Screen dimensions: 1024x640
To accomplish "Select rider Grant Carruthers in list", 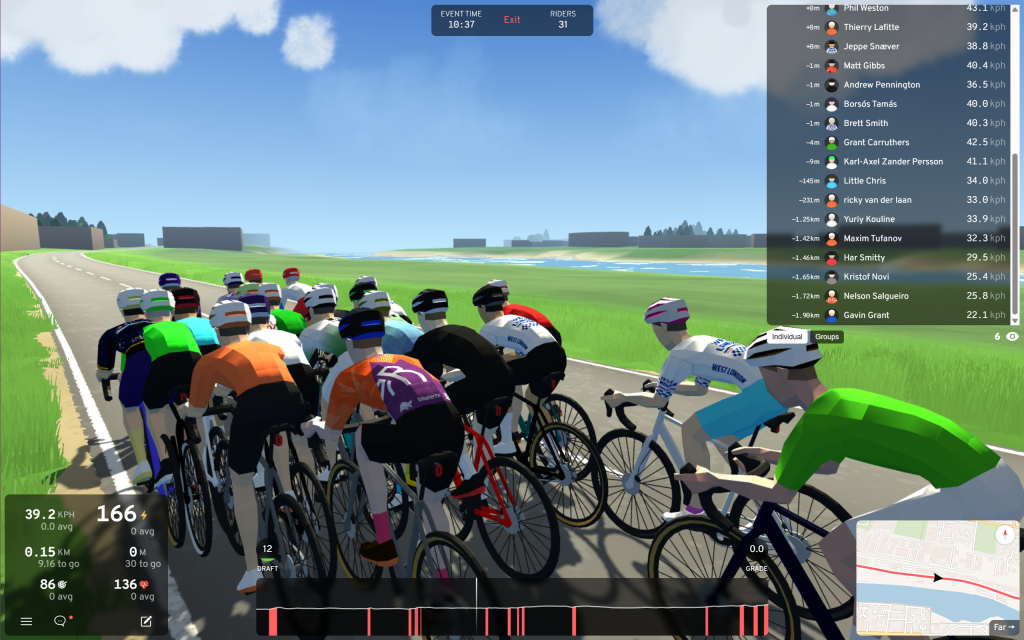I will click(x=876, y=143).
